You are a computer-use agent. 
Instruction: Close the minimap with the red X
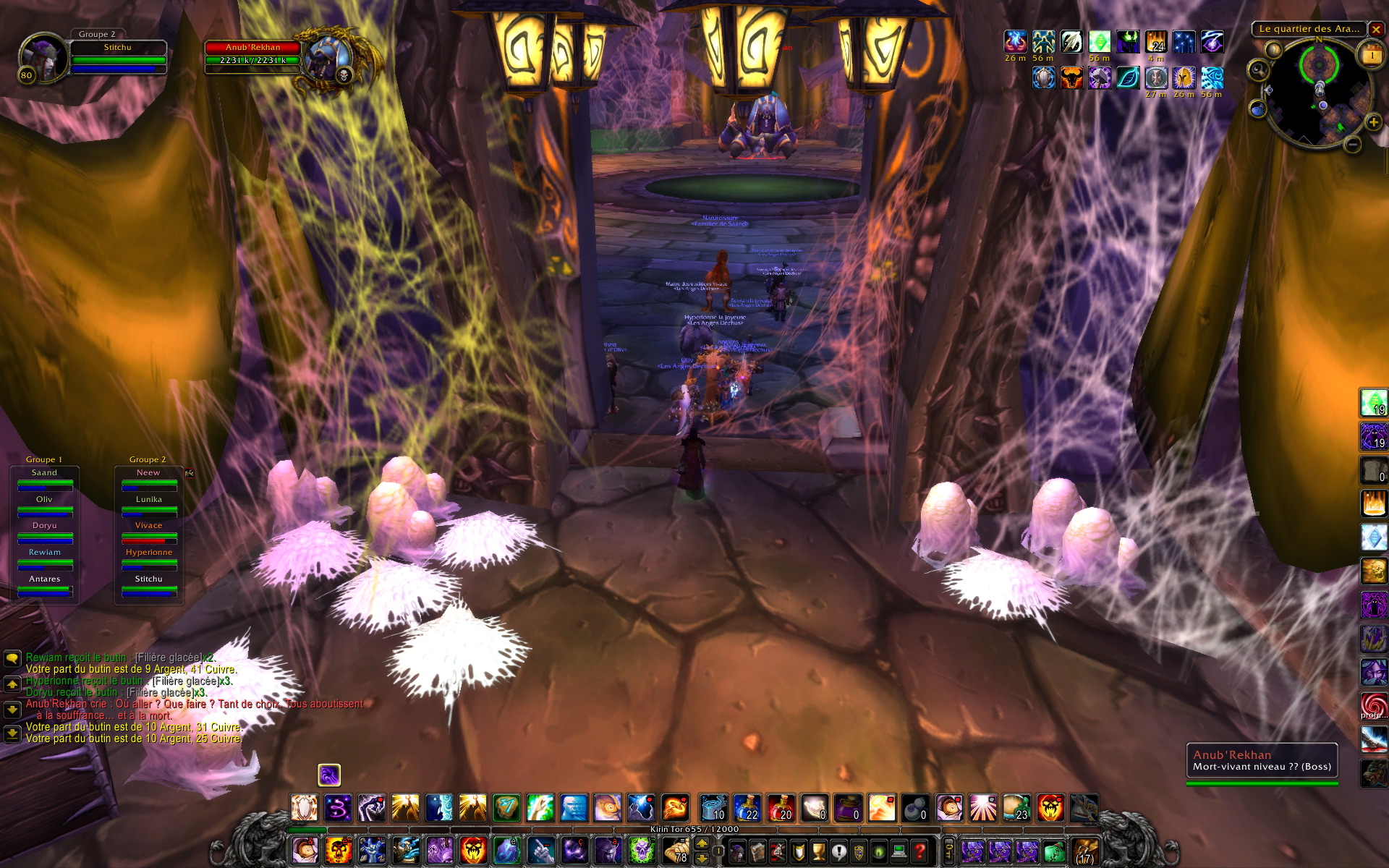pos(1376,30)
